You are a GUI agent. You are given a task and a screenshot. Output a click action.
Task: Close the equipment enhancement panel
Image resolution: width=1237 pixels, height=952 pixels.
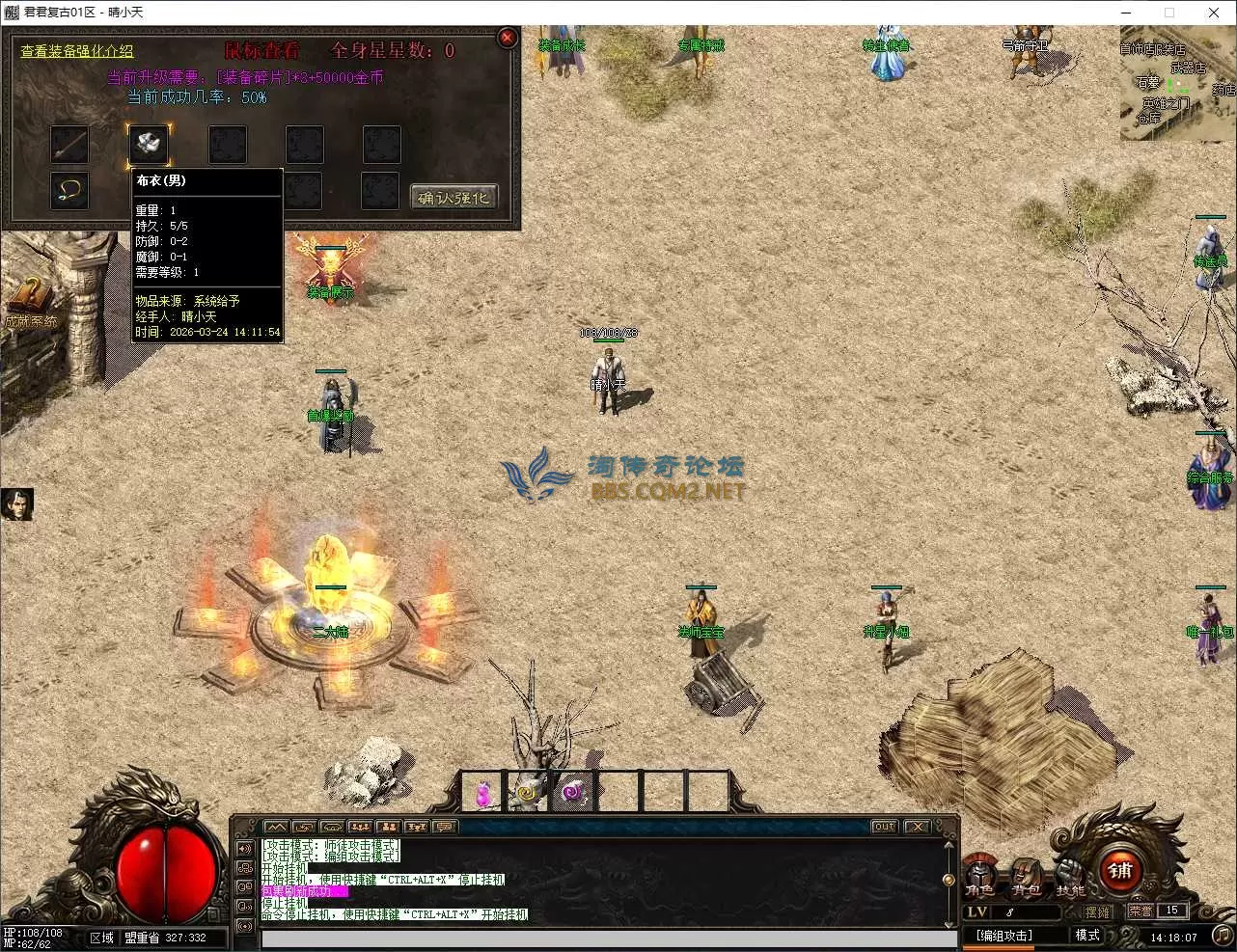(508, 39)
